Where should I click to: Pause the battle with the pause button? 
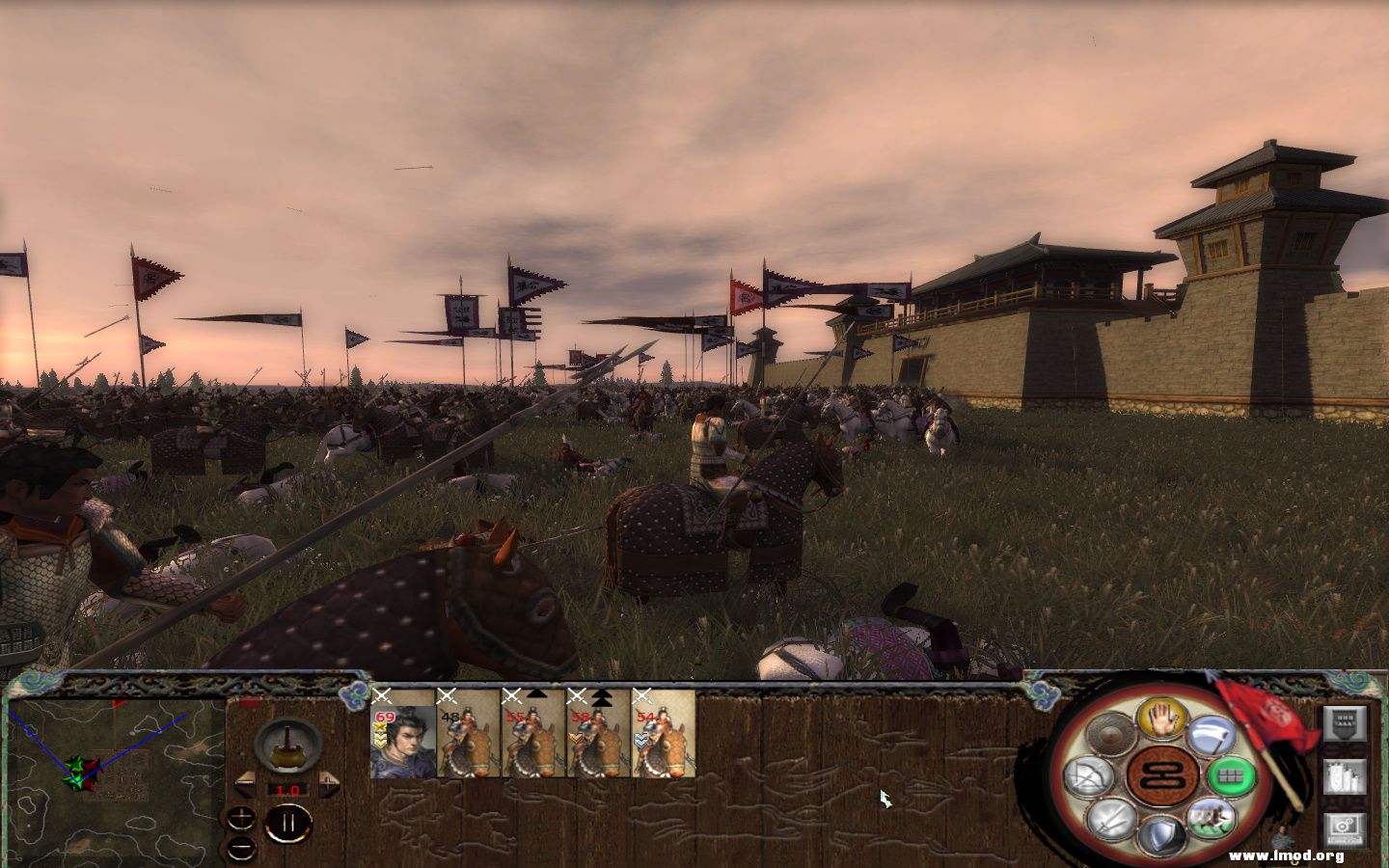click(289, 822)
